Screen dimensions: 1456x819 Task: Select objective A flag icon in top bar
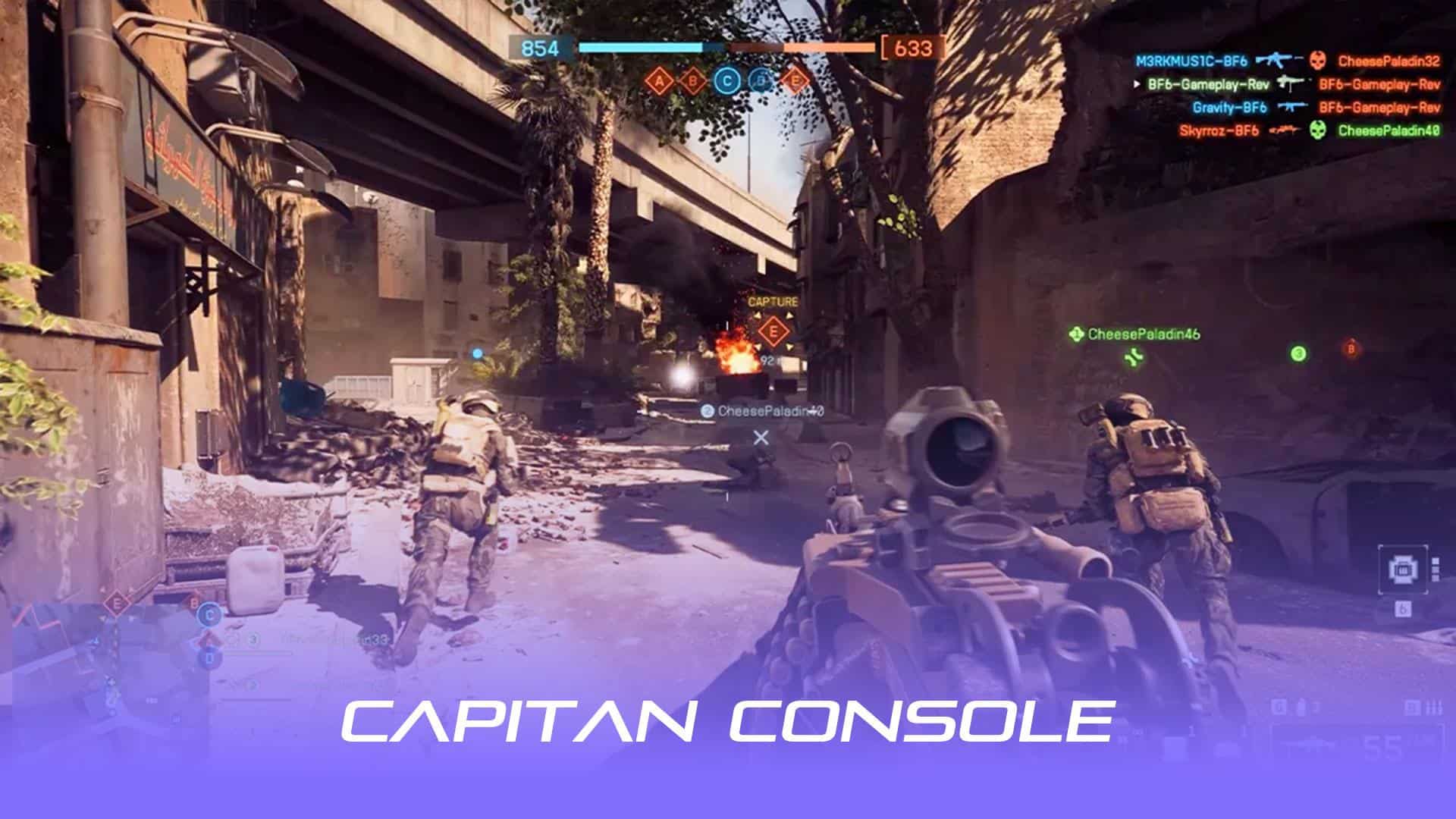pos(659,80)
